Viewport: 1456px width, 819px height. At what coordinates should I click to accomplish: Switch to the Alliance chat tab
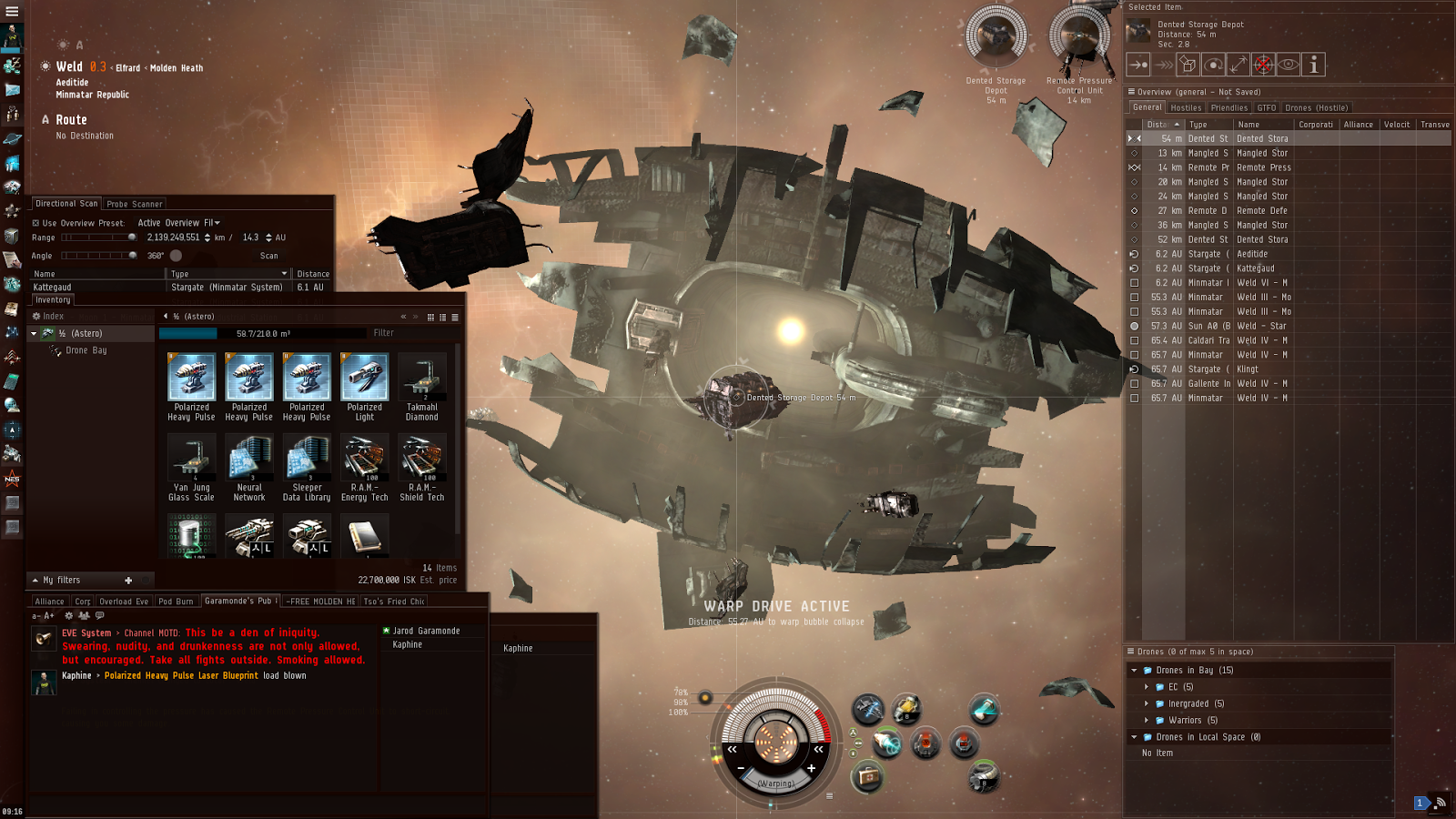click(49, 602)
